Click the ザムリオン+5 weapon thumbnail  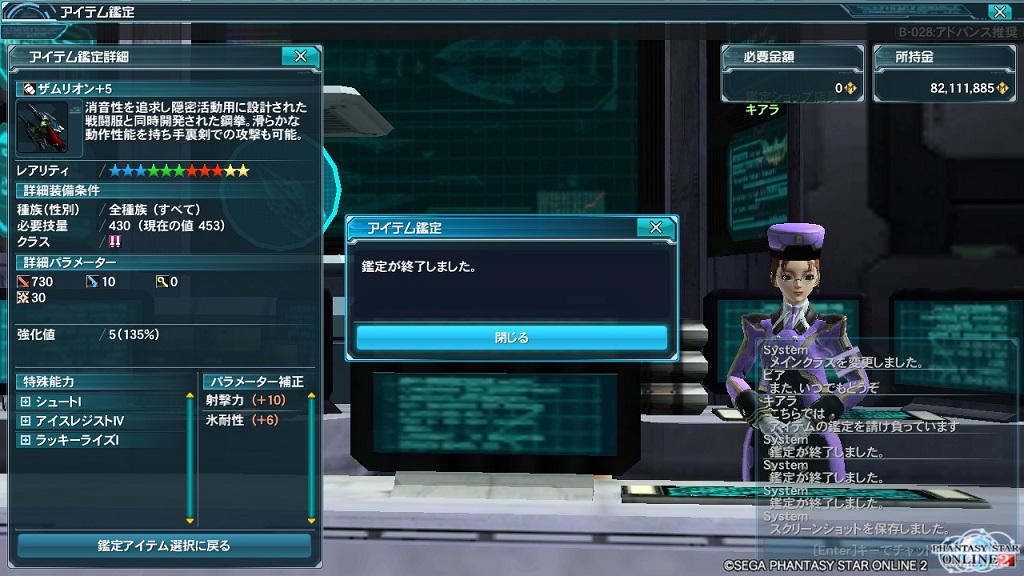(42, 128)
